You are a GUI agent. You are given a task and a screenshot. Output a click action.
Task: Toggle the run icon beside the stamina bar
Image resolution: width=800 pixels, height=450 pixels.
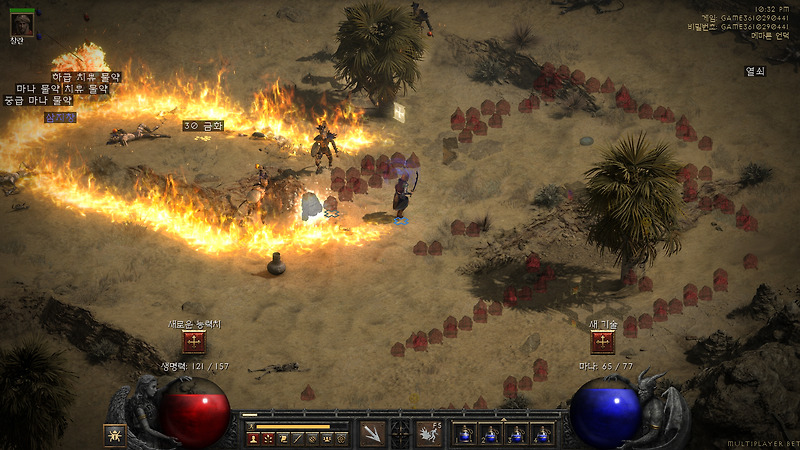252,426
